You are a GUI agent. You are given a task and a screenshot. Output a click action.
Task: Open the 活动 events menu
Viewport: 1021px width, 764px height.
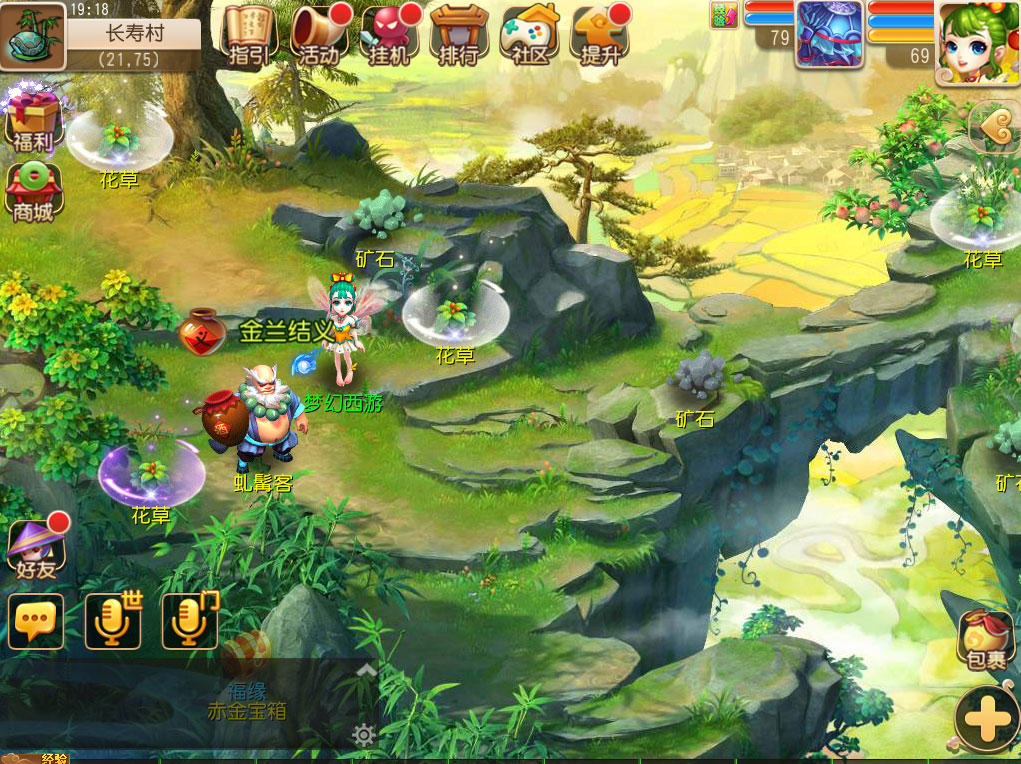[319, 35]
